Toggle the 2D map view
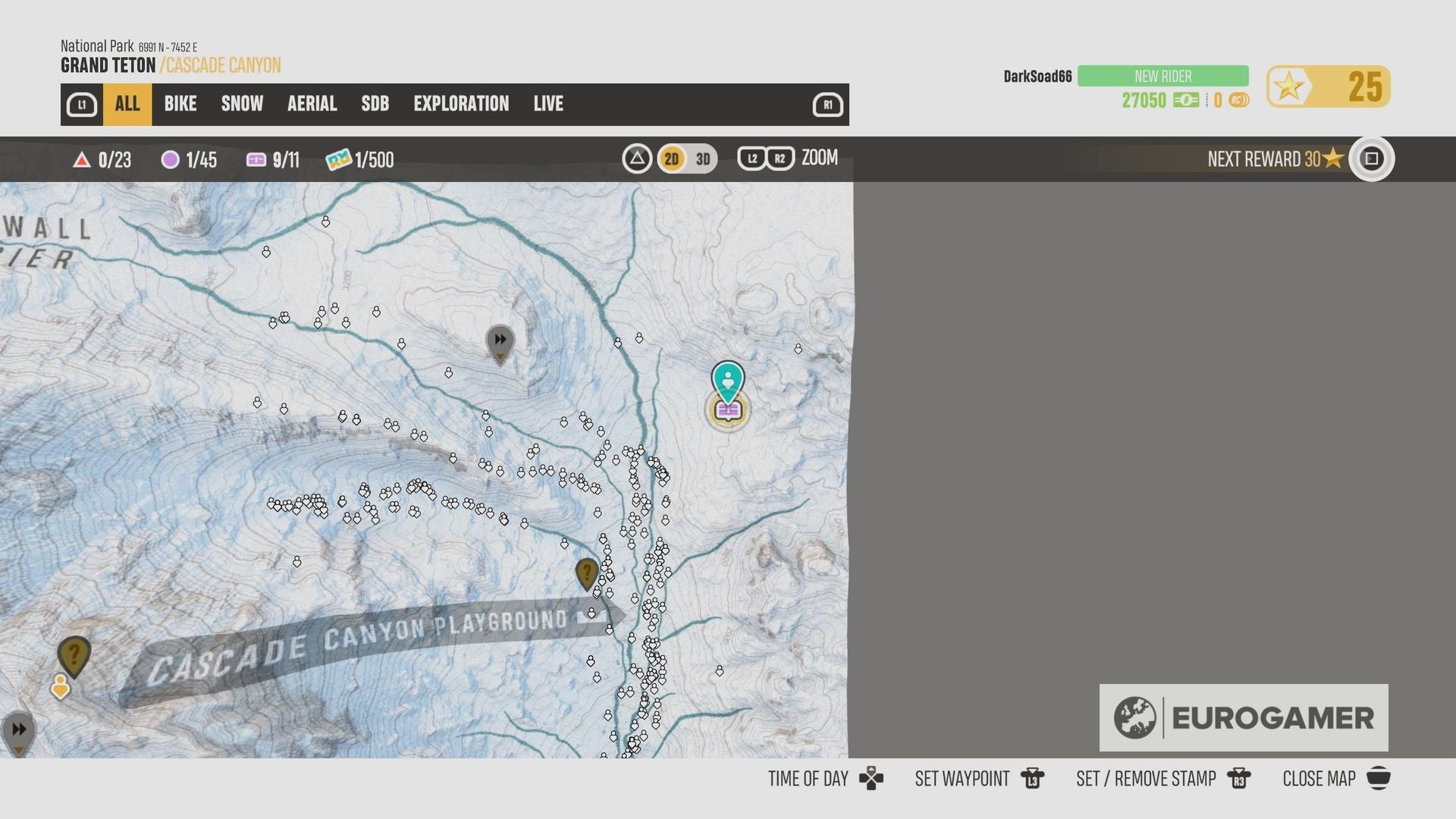 671,159
